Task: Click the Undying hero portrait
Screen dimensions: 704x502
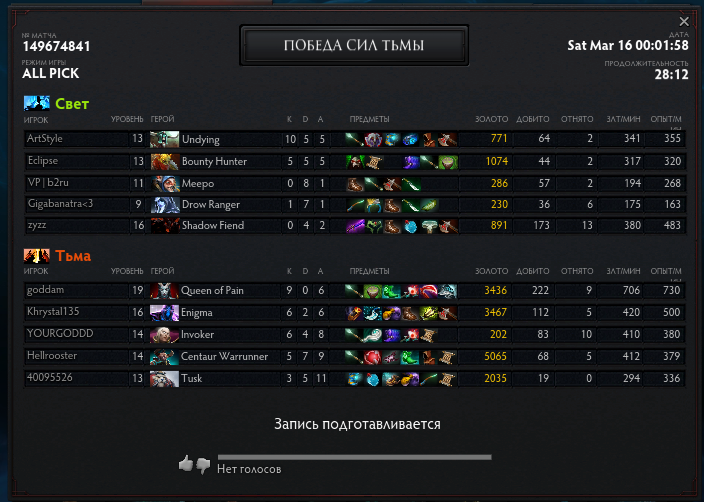Action: 164,139
